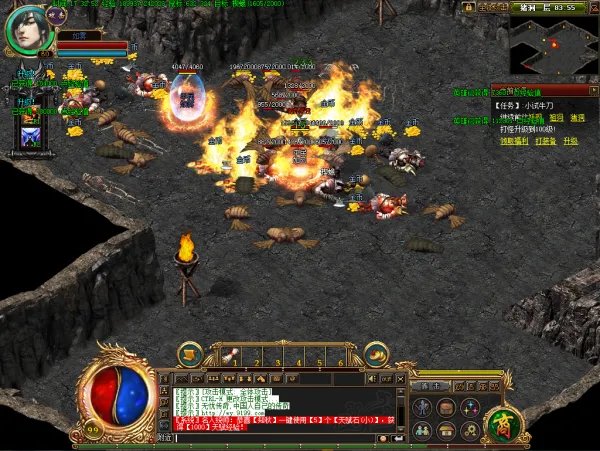Click the round scroll button left of hotbar

190,353
